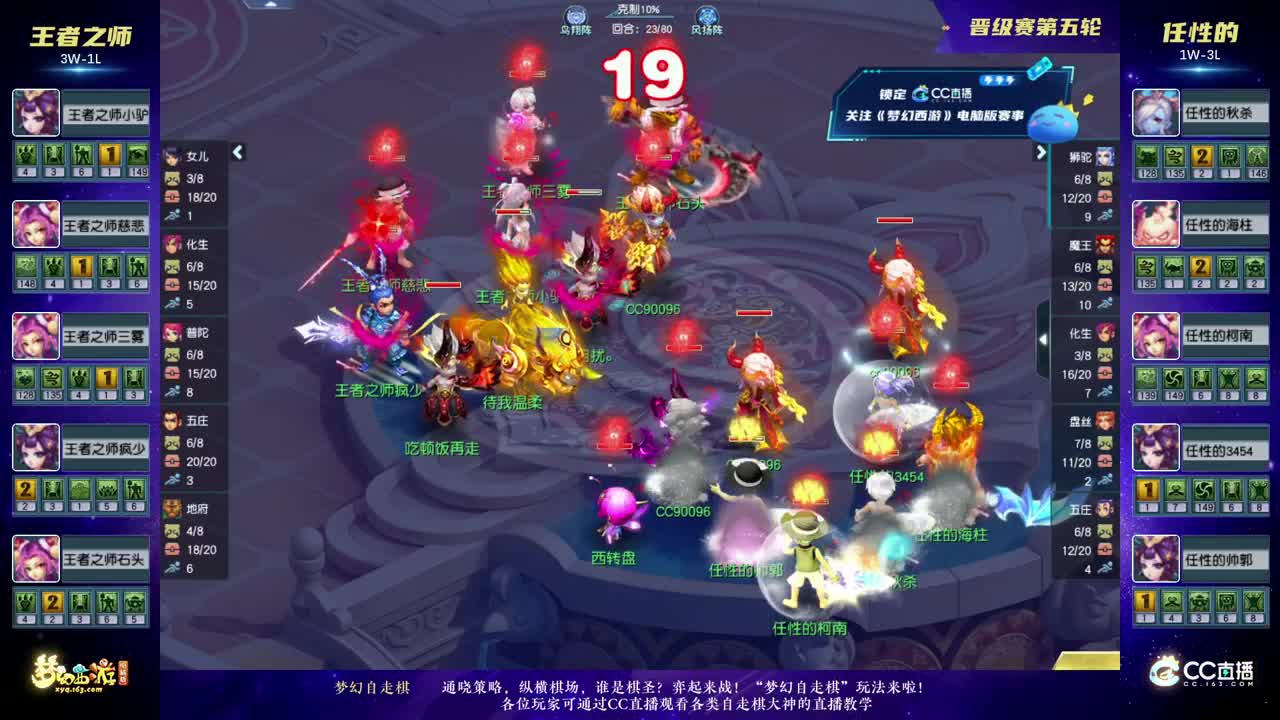The width and height of the screenshot is (1280, 720).
Task: Select 任性的帅郭's player card
Action: tap(1200, 559)
